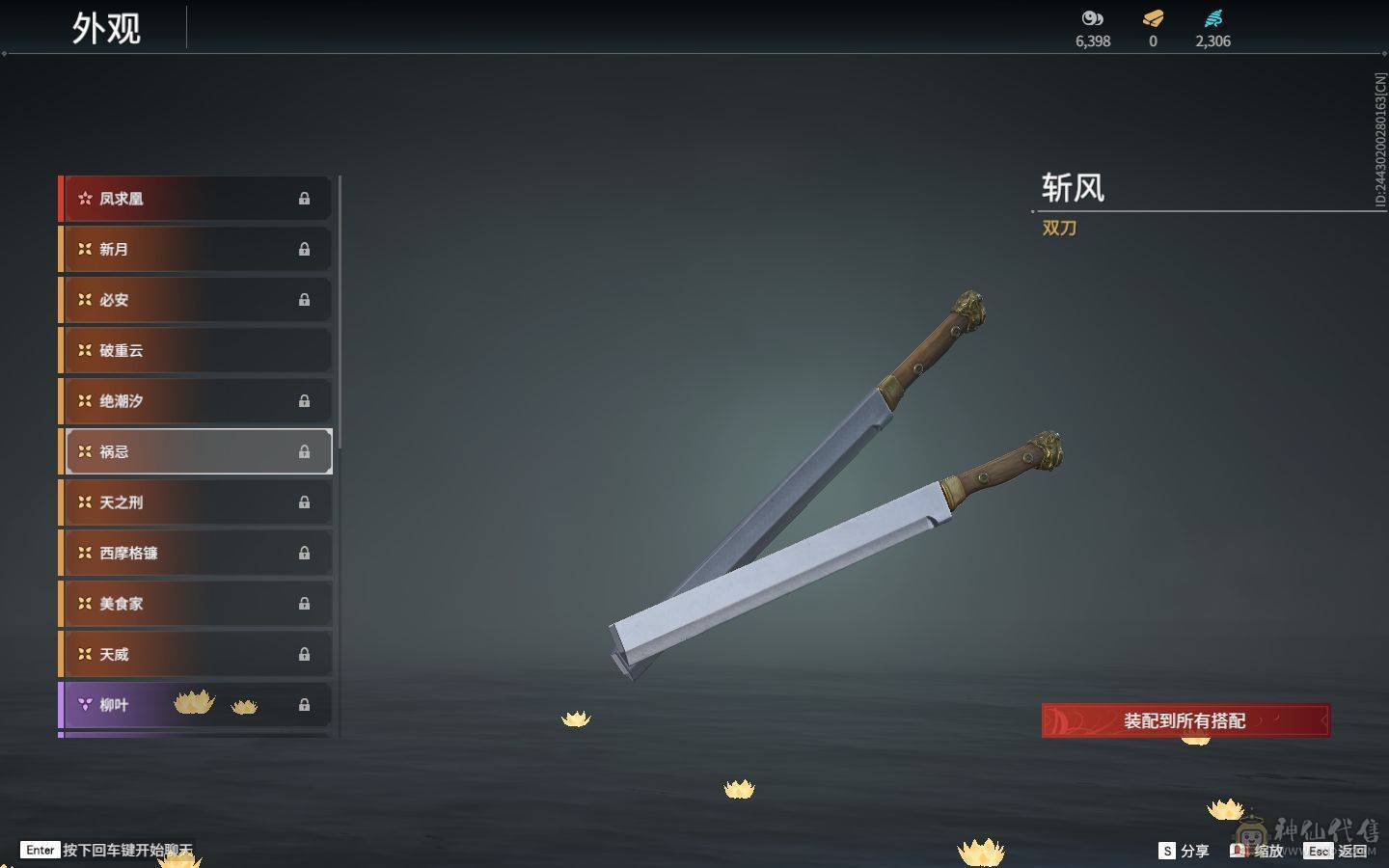This screenshot has height=868, width=1389.
Task: Select the highlighted 祸忌 entry
Action: tap(193, 451)
